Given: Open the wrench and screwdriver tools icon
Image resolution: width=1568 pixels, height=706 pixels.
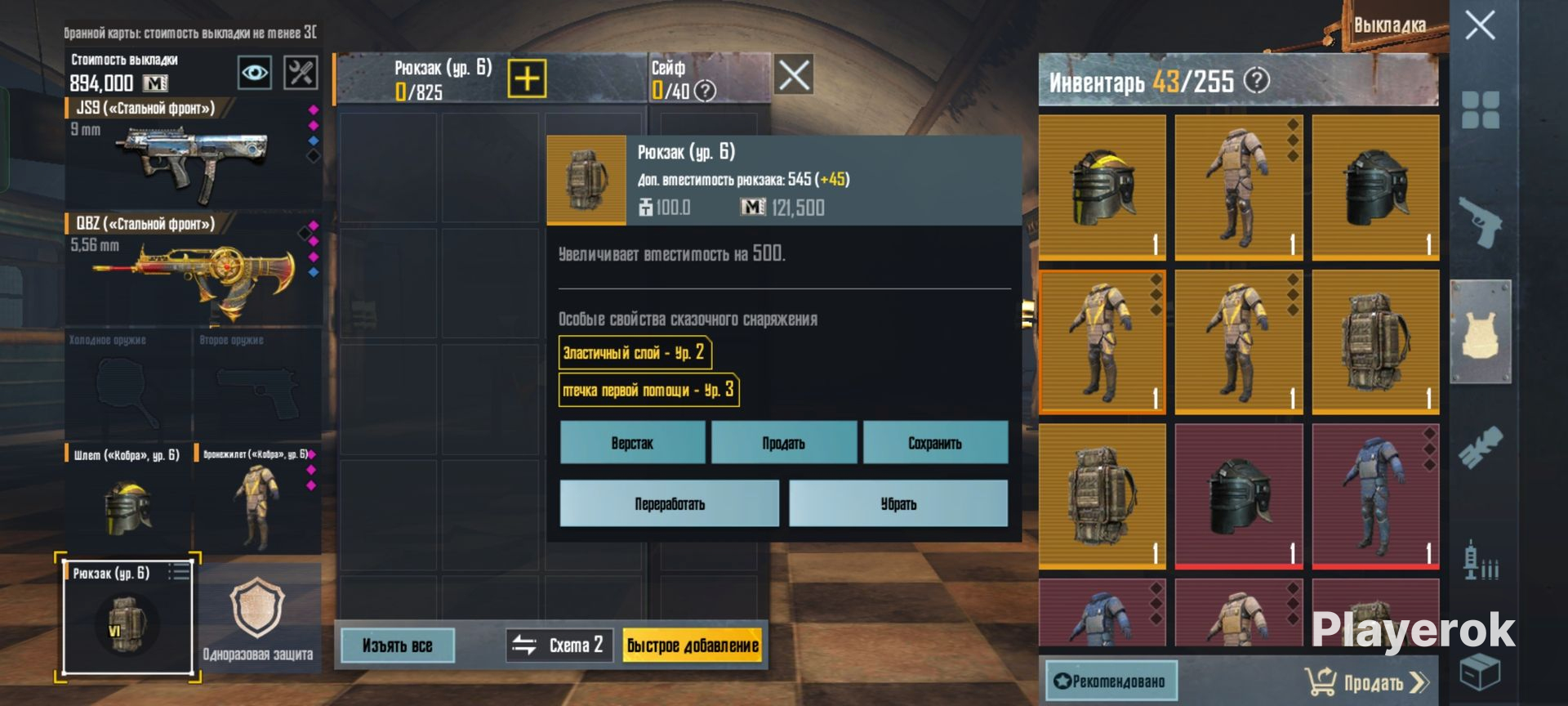Looking at the screenshot, I should 301,74.
